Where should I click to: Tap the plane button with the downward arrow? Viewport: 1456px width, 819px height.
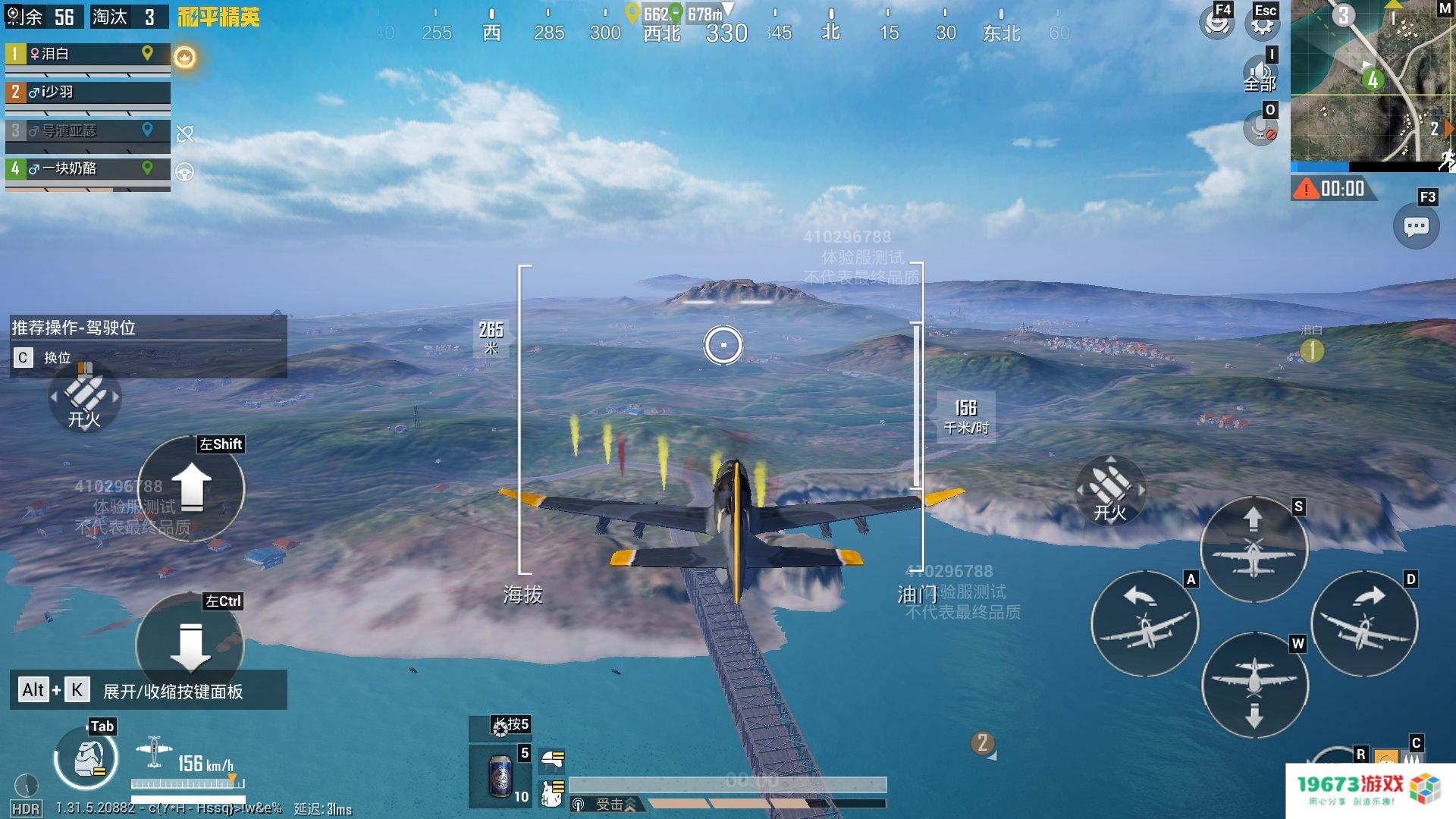1254,686
